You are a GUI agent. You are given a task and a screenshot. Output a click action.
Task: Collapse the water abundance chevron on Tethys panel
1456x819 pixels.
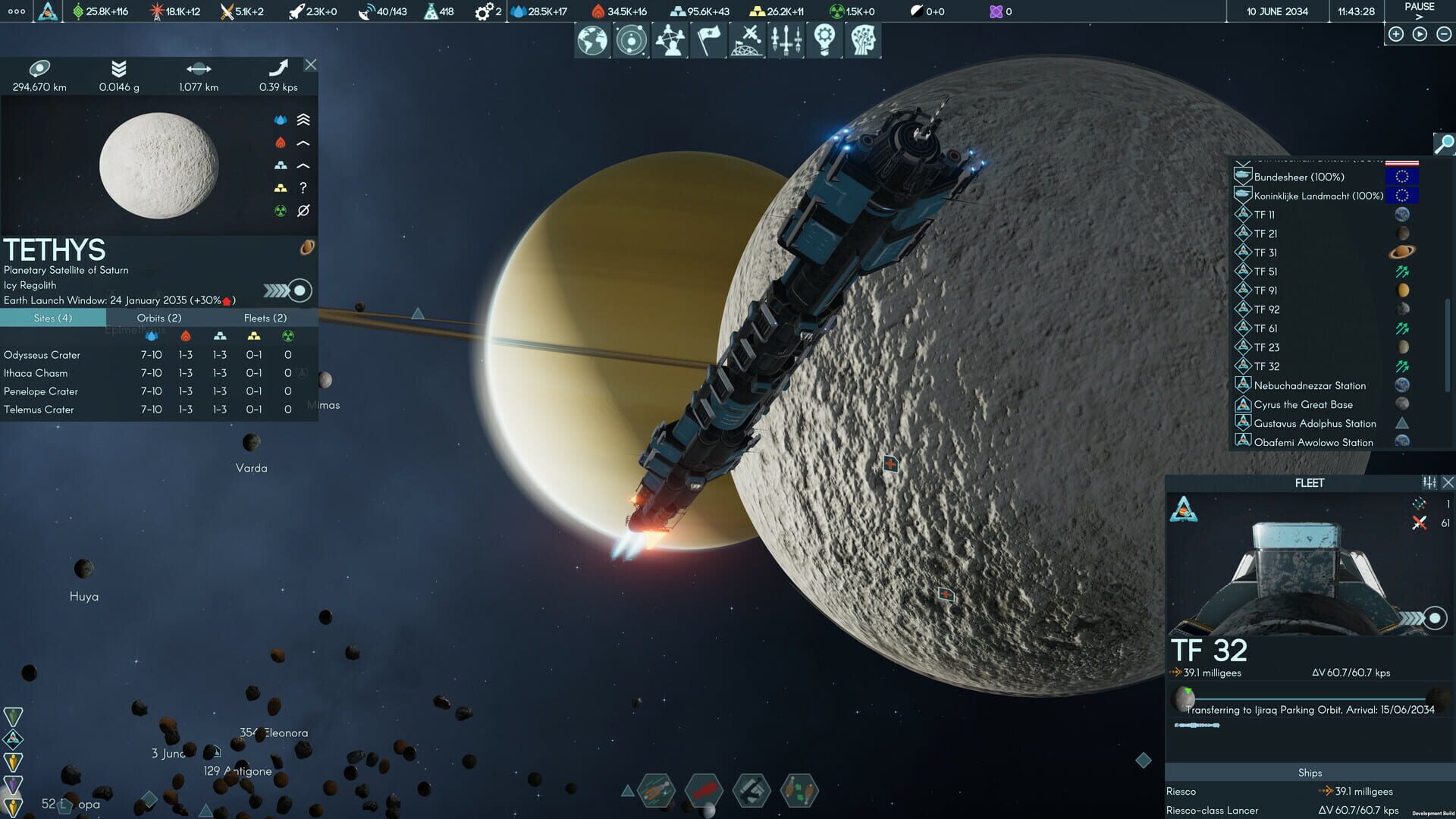click(303, 119)
